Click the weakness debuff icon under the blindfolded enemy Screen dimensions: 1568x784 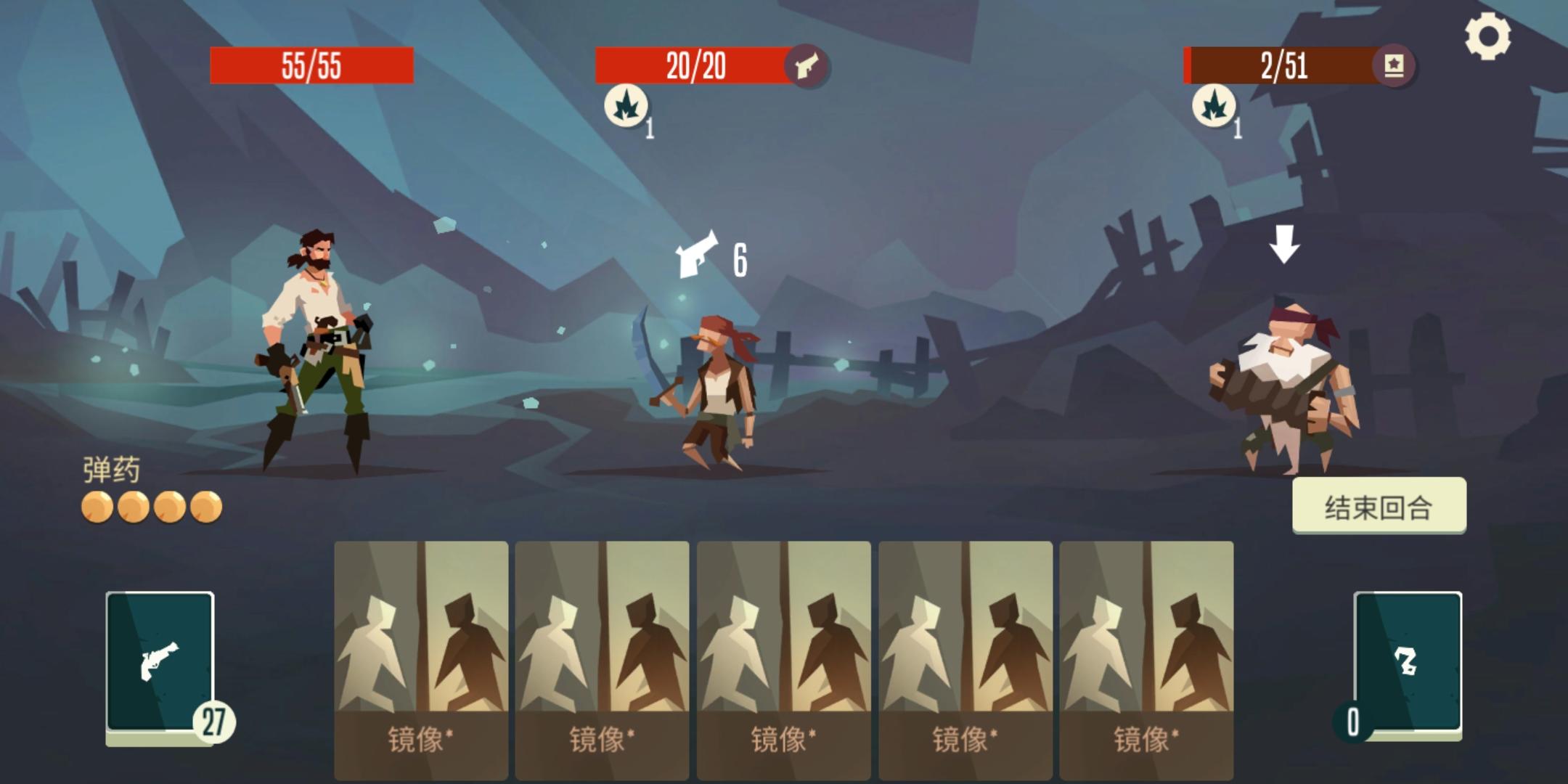(1212, 106)
